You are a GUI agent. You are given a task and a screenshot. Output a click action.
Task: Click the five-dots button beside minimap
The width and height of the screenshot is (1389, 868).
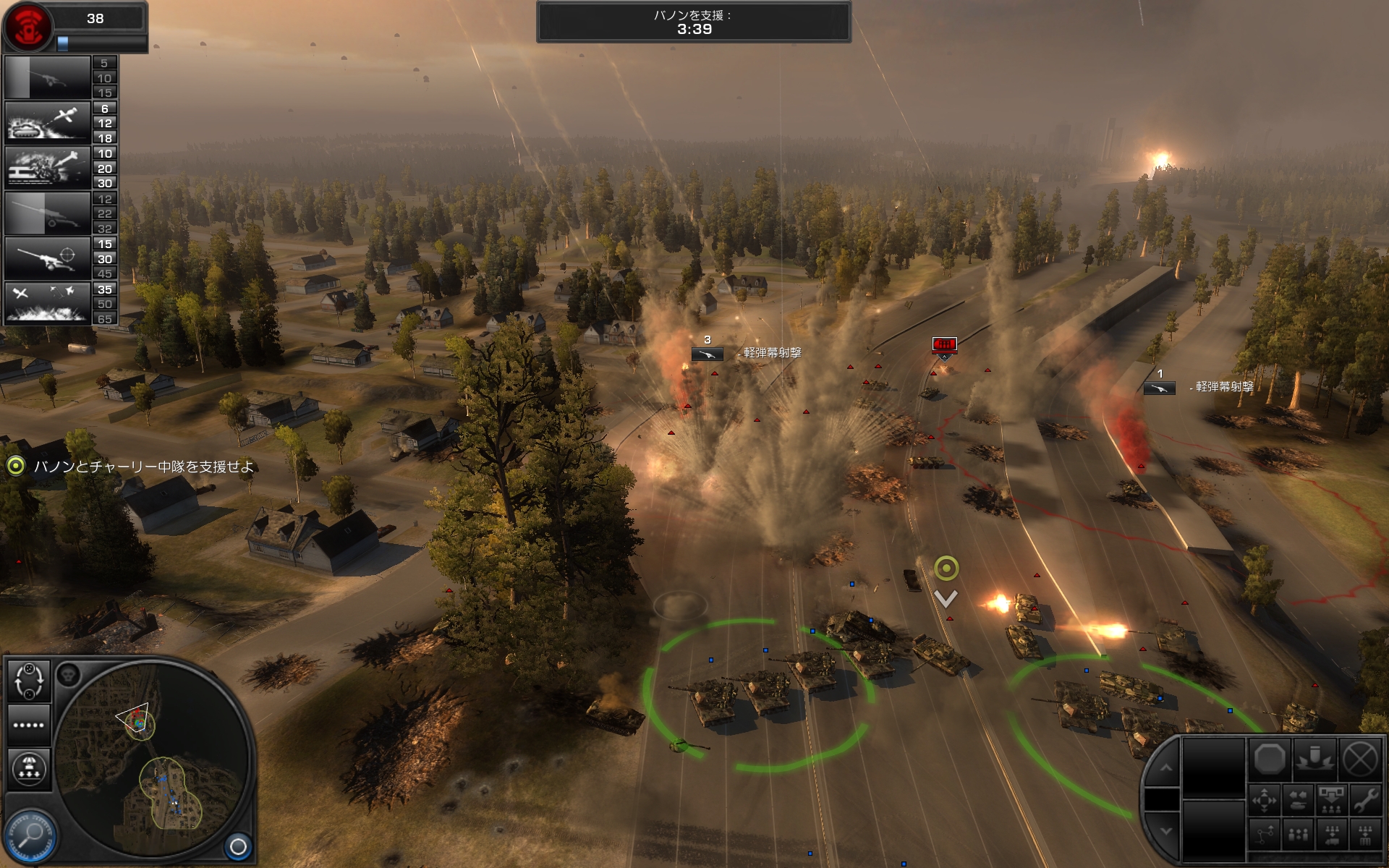tap(29, 725)
